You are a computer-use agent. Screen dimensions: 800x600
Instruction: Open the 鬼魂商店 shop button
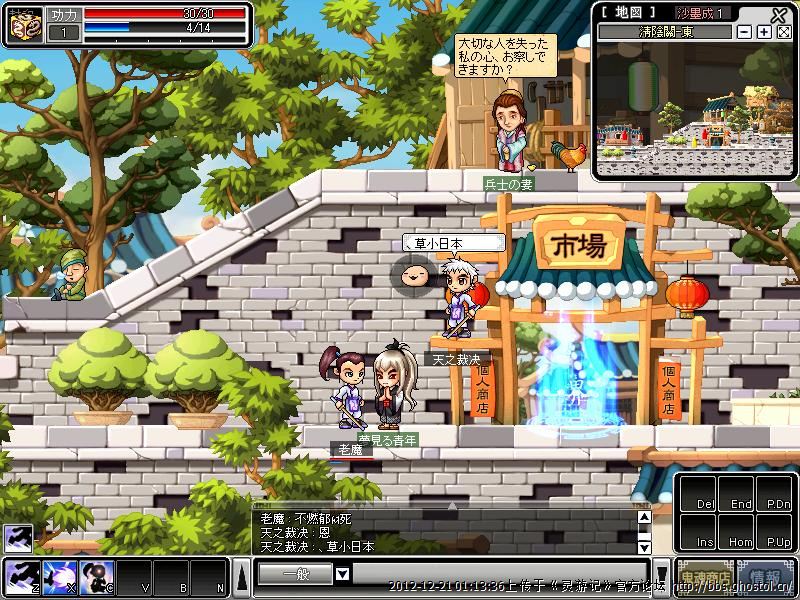coord(705,577)
